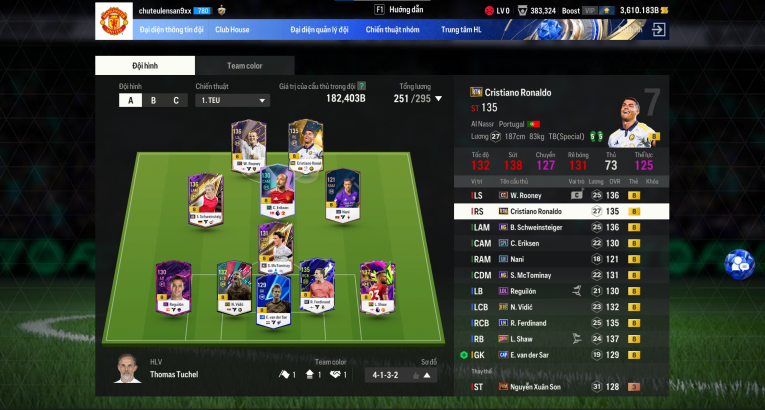
Task: Expand the Tổng lương salary arrow
Action: click(x=438, y=98)
